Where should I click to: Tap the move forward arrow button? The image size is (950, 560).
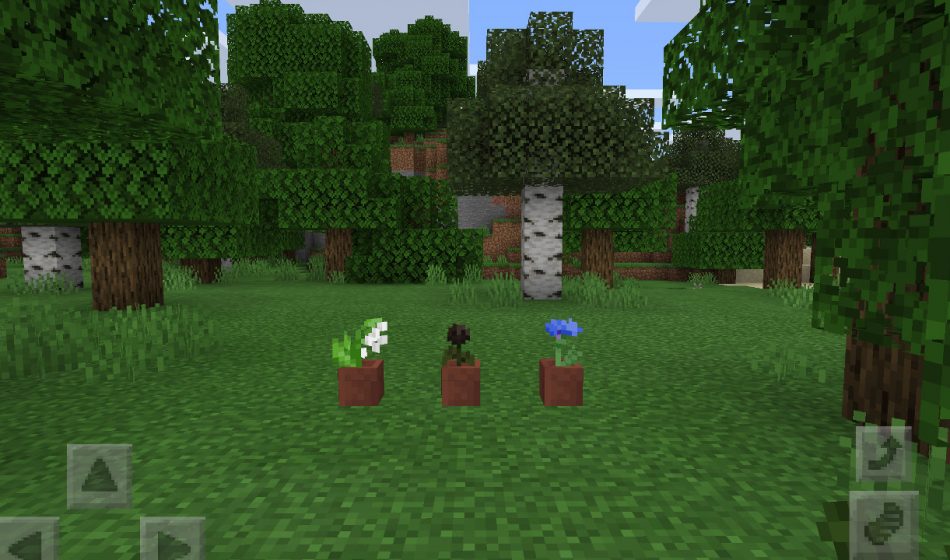coord(99,476)
